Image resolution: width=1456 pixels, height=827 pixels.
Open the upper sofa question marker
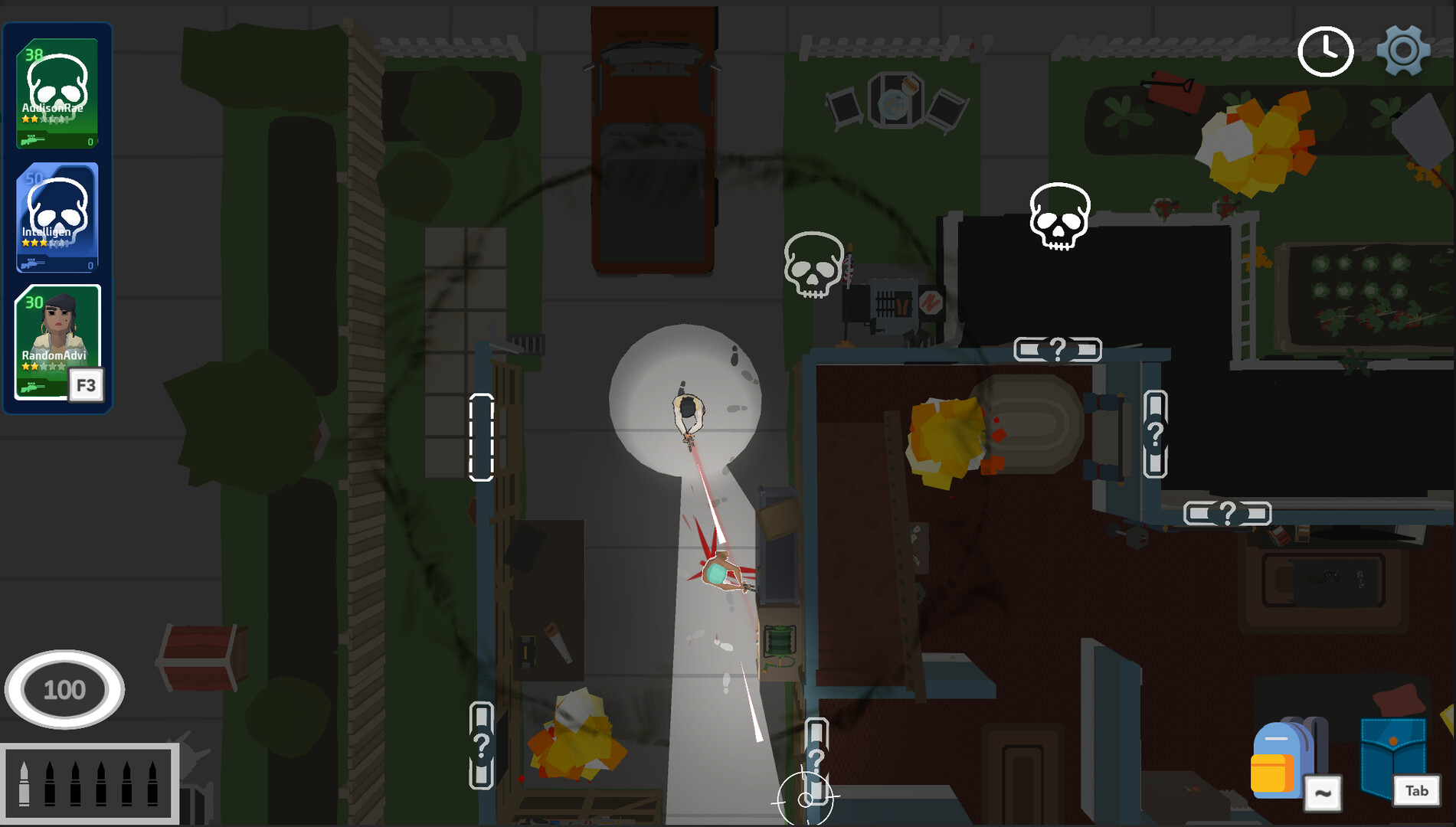click(1058, 350)
